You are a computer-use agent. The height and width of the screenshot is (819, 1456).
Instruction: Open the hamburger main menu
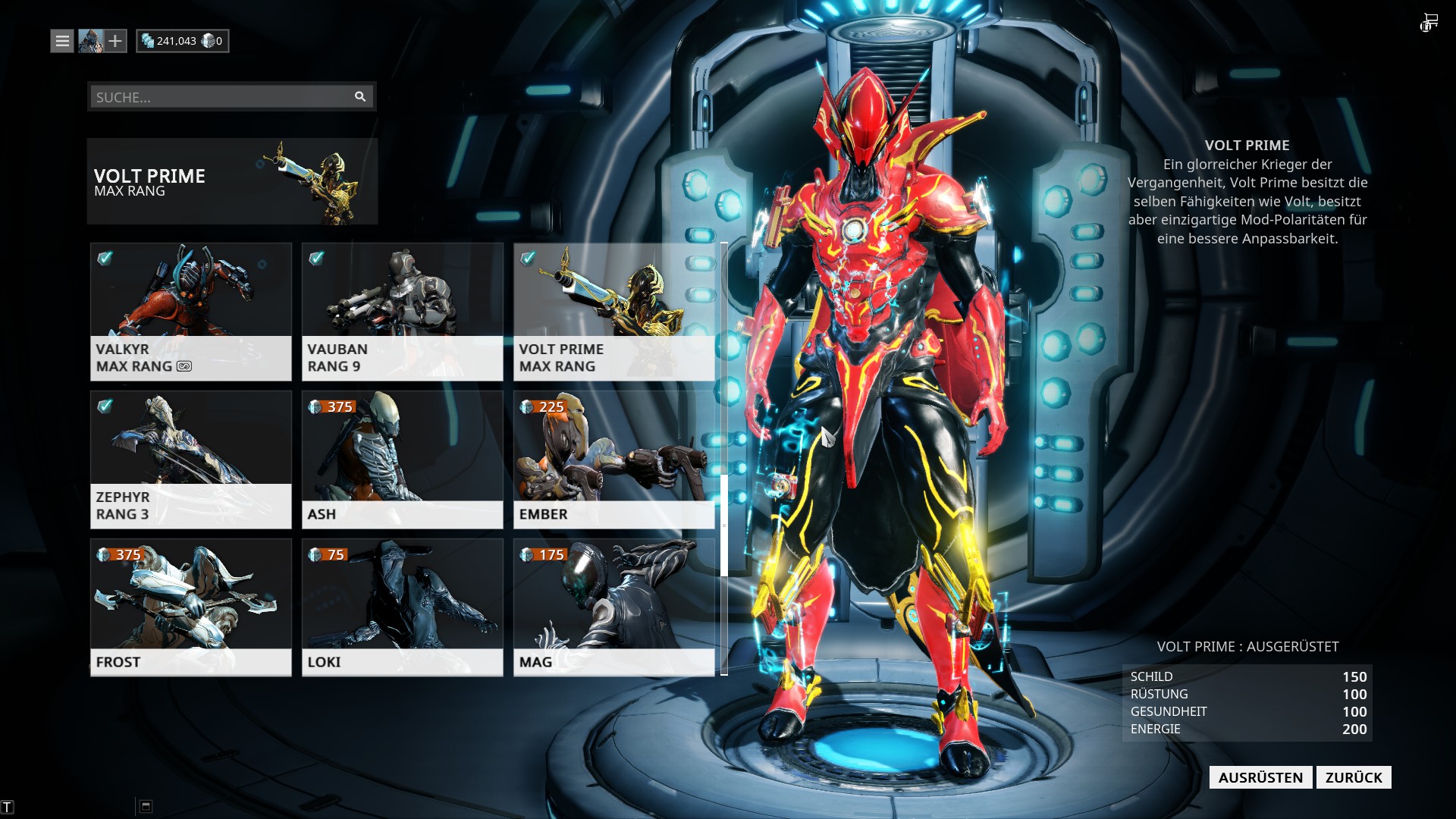click(x=62, y=41)
